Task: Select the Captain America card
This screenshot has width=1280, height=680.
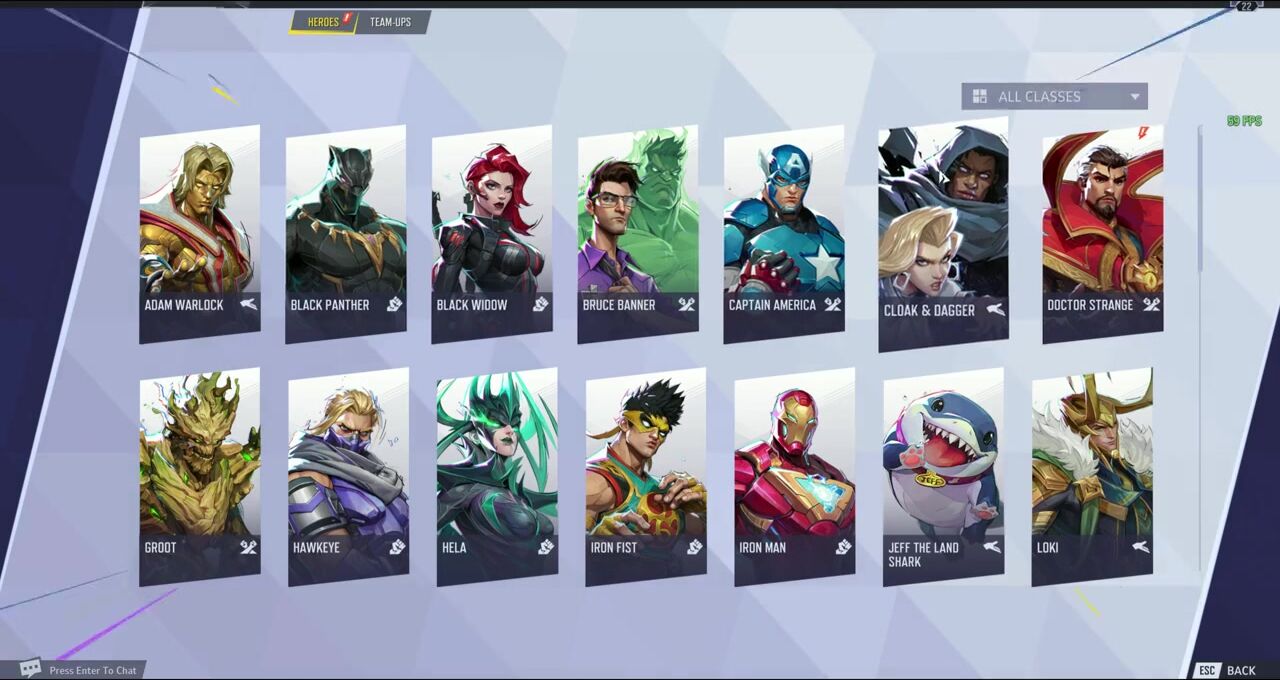Action: click(x=784, y=232)
